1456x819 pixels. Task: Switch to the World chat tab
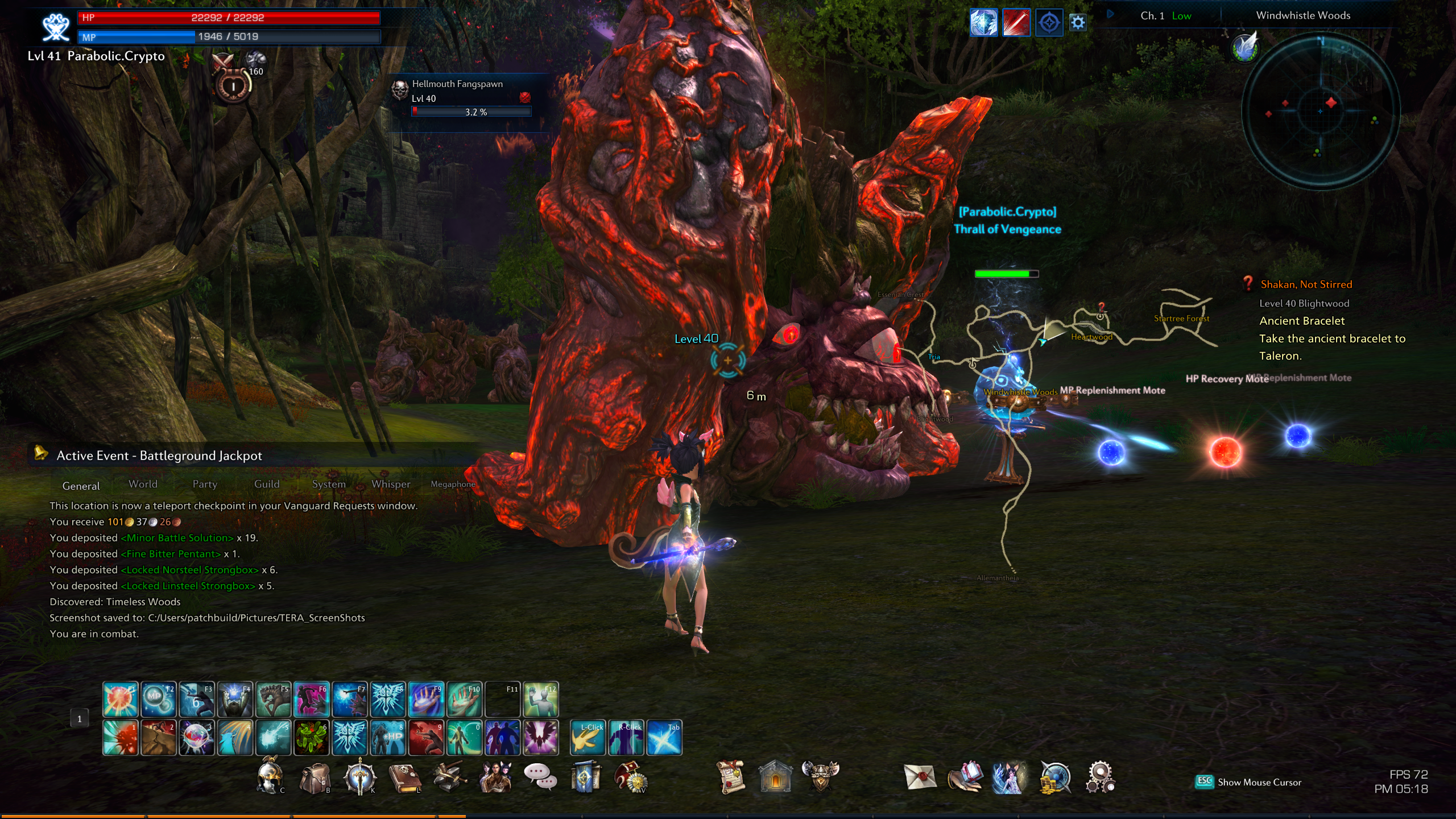click(x=143, y=484)
